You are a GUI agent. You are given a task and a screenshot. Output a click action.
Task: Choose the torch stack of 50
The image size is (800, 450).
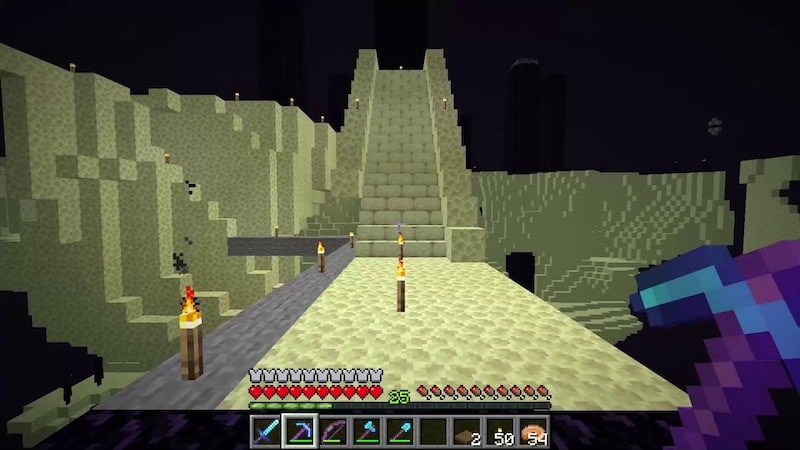[x=499, y=432]
